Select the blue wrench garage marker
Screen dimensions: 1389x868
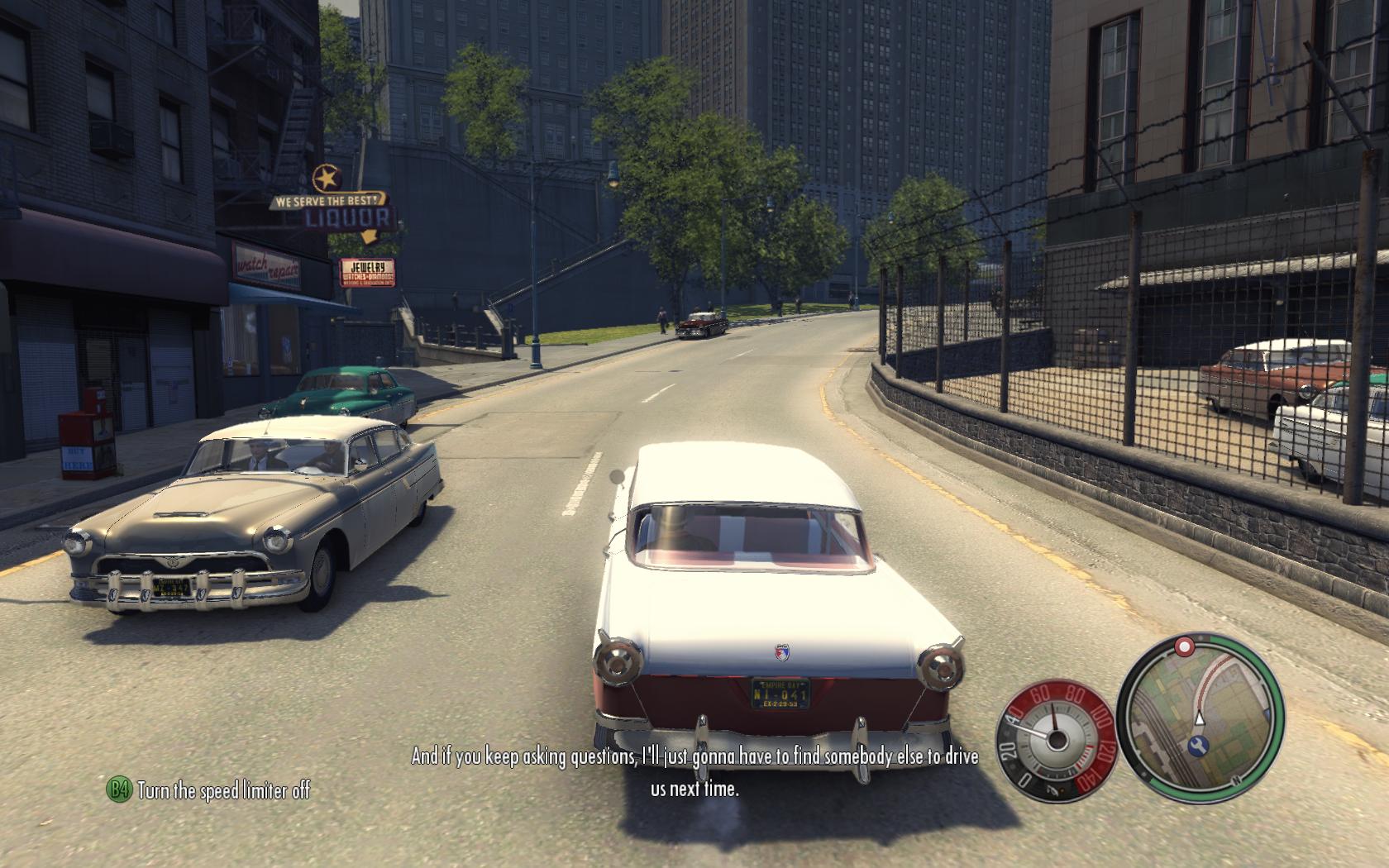pos(1197,746)
